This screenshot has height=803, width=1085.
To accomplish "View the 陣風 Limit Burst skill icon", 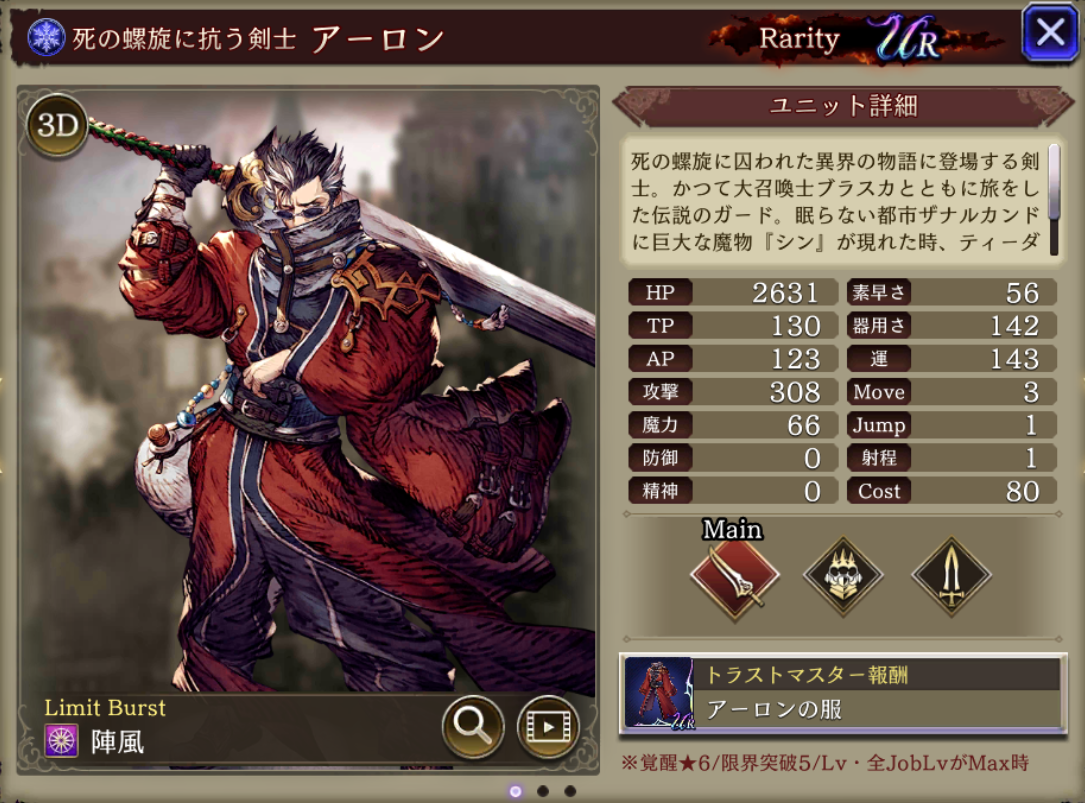I will click(x=62, y=741).
